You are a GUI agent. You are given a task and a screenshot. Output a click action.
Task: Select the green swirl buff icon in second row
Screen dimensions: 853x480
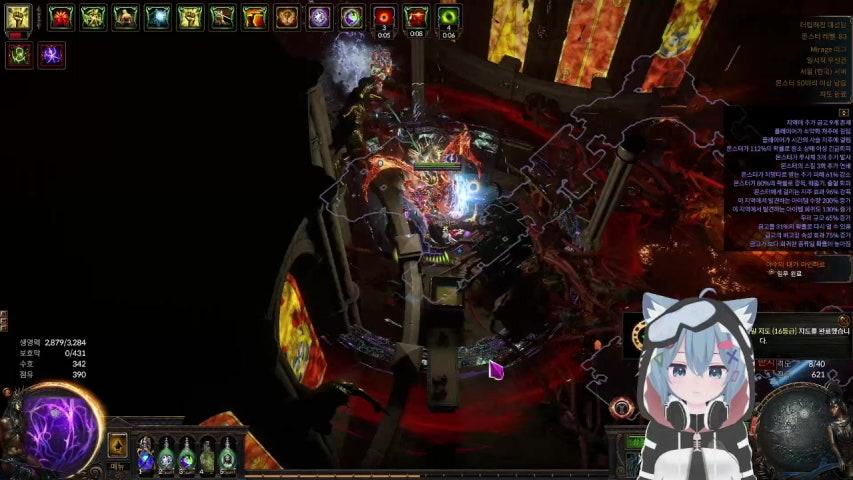[18, 54]
